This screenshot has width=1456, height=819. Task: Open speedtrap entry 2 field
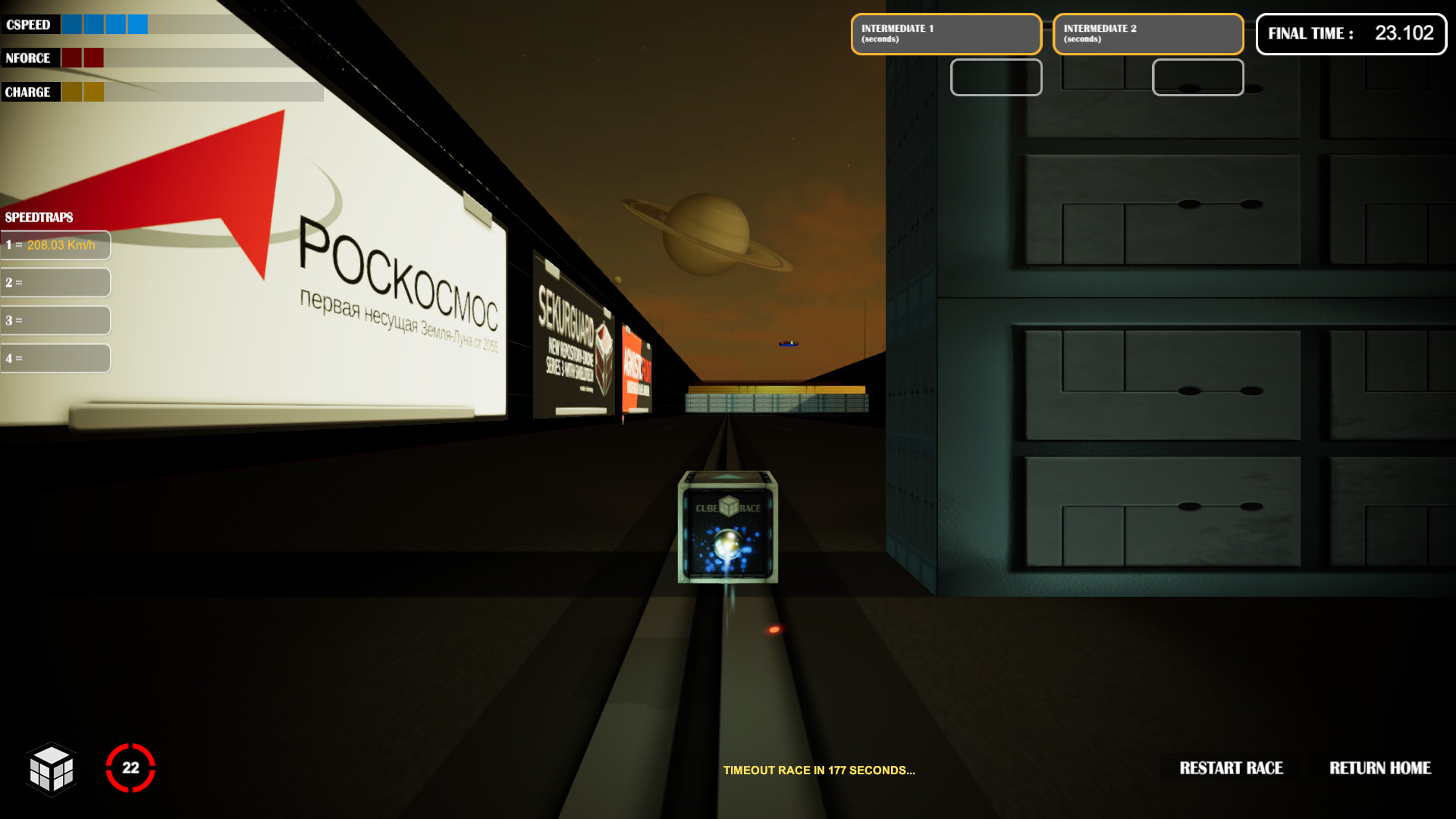click(55, 282)
